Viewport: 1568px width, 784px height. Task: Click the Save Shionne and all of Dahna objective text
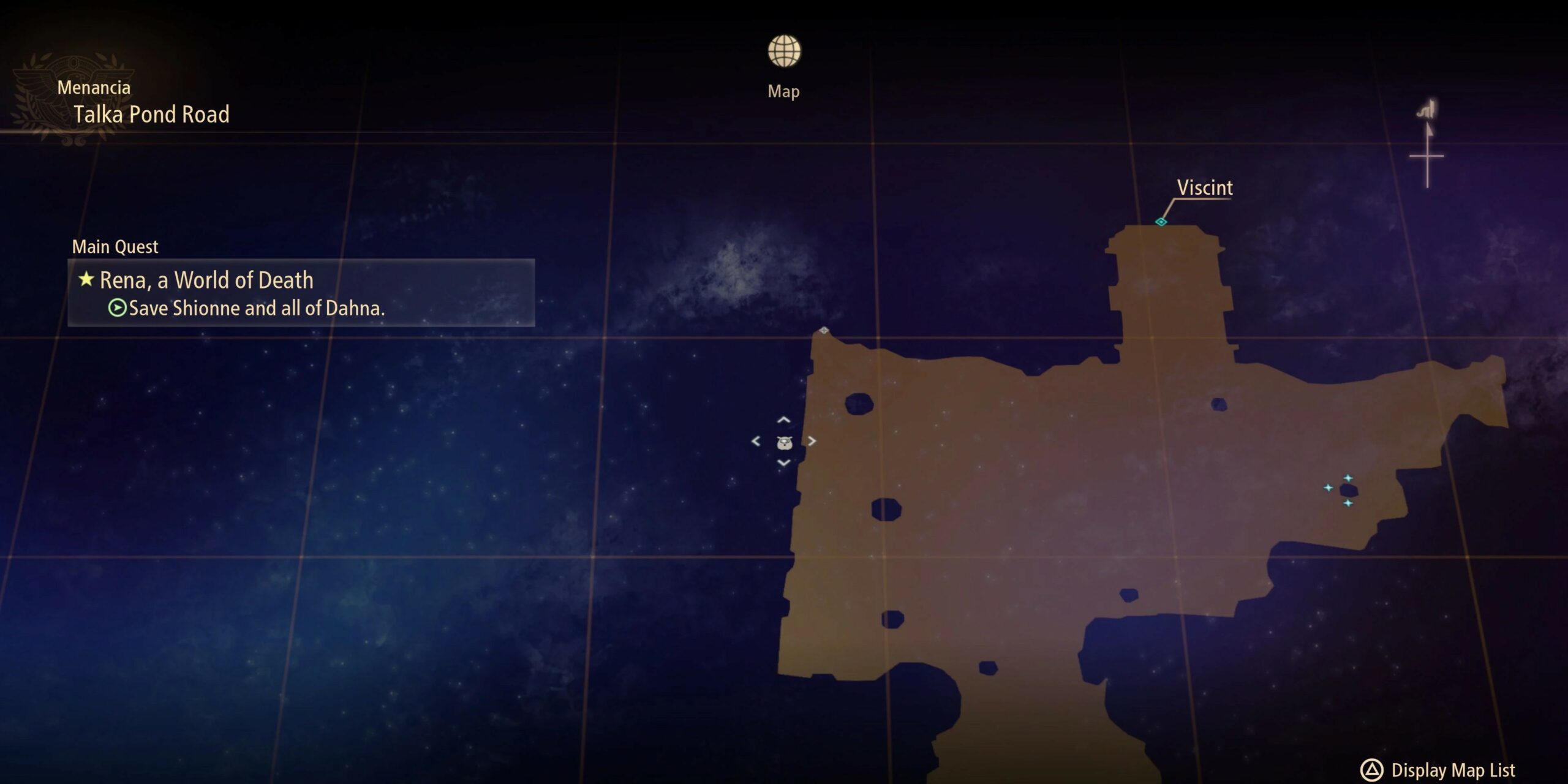pyautogui.click(x=260, y=309)
